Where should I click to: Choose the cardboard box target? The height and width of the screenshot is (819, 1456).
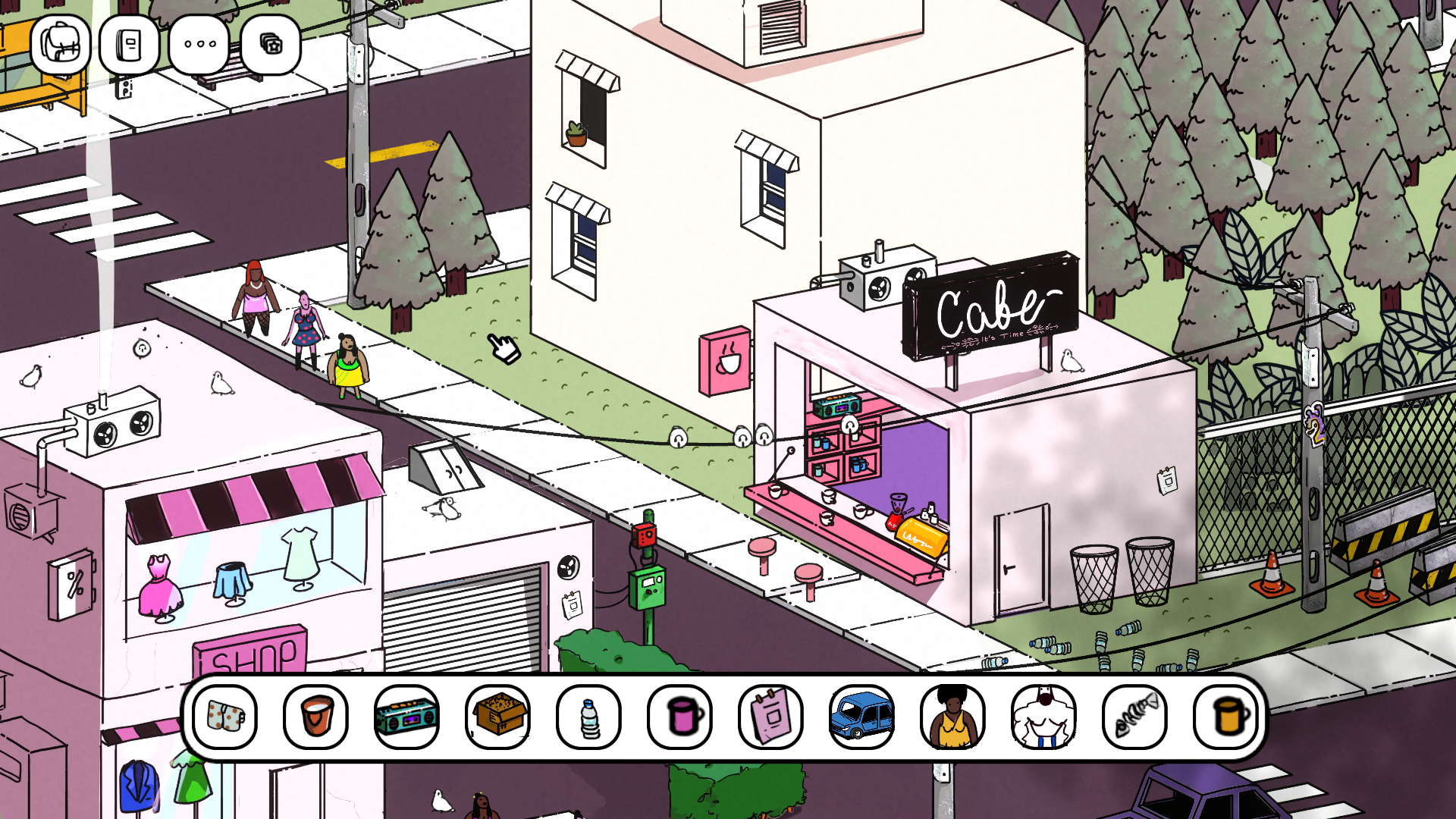tap(498, 717)
